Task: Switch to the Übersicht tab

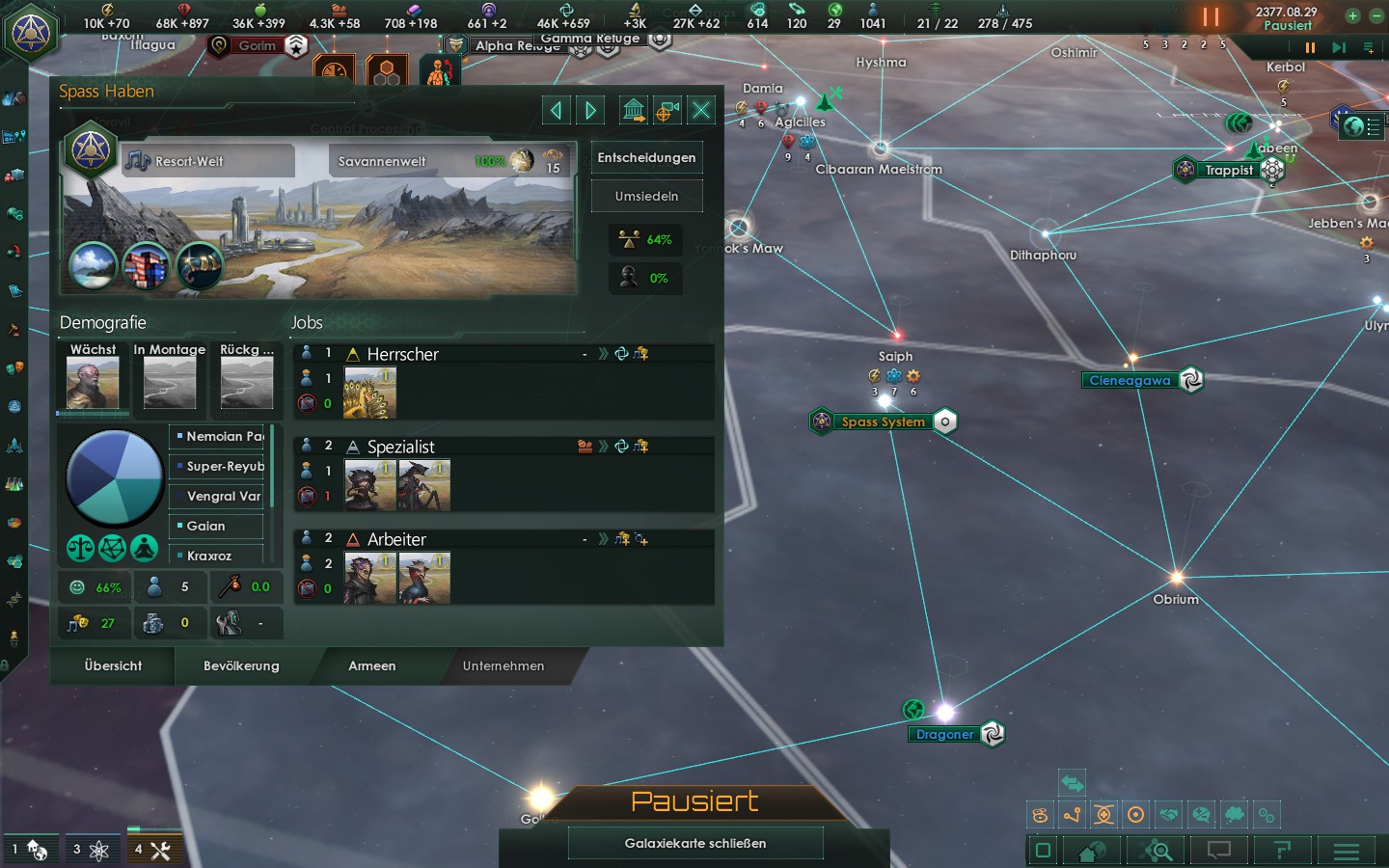Action: (113, 665)
